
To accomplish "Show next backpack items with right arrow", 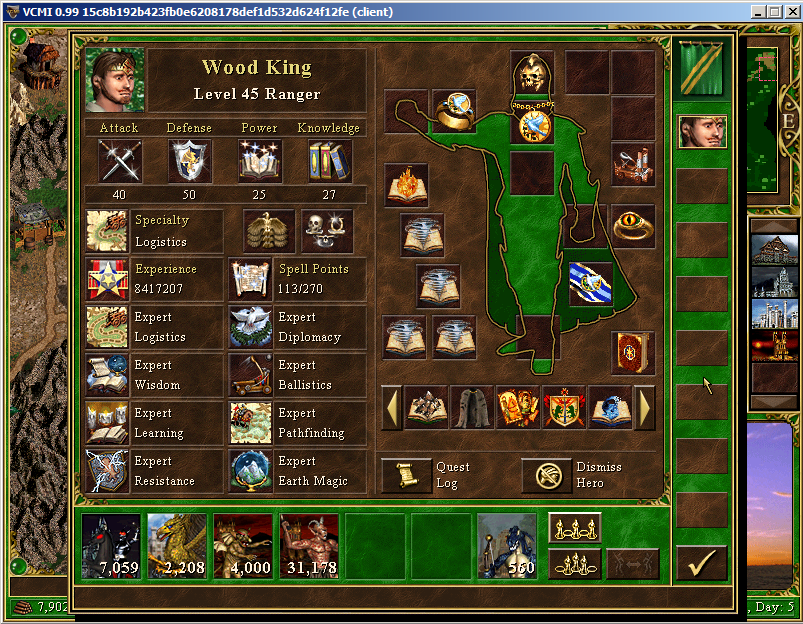I will tap(645, 407).
